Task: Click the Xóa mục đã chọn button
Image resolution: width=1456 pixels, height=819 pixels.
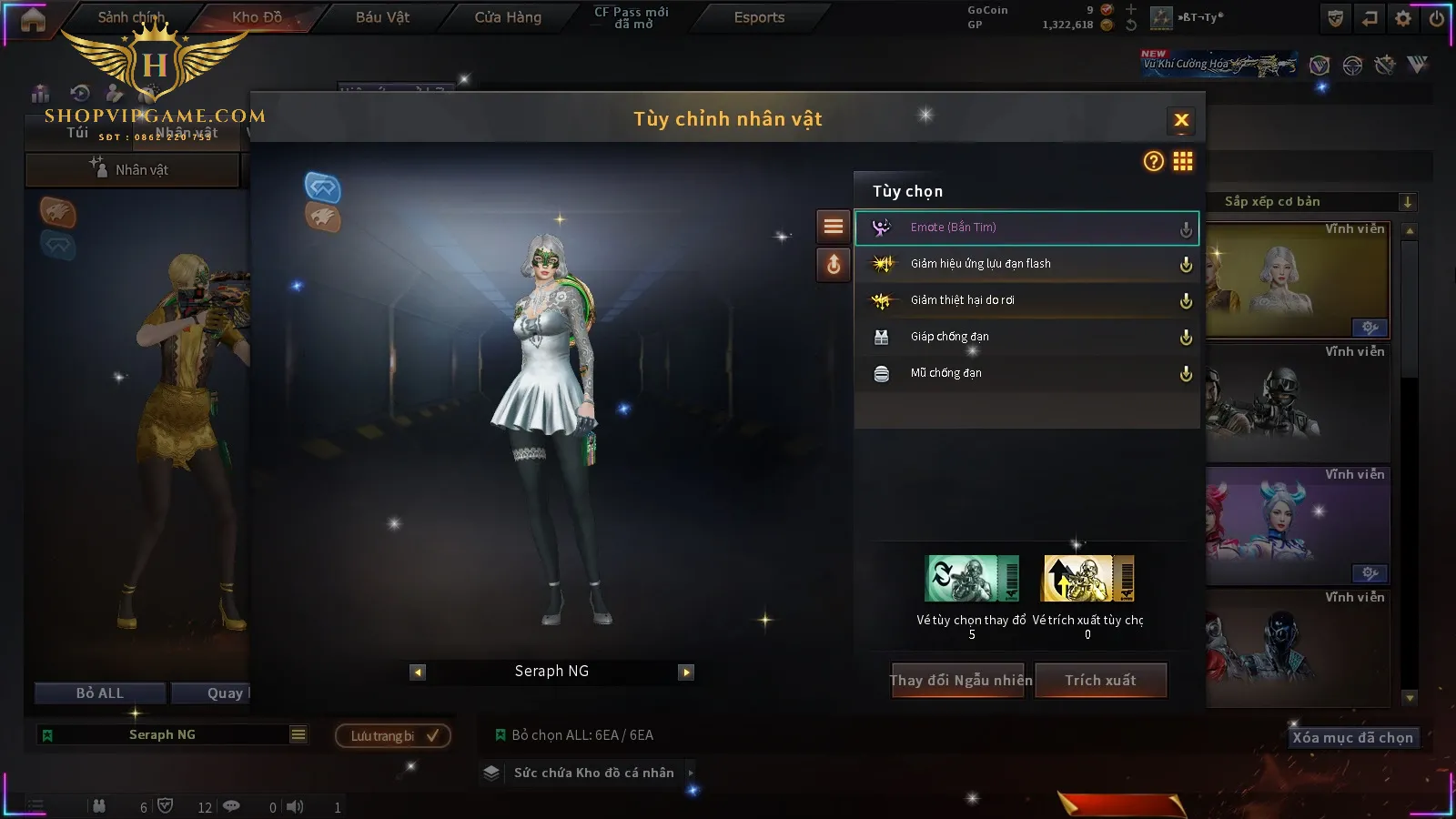Action: pyautogui.click(x=1352, y=738)
